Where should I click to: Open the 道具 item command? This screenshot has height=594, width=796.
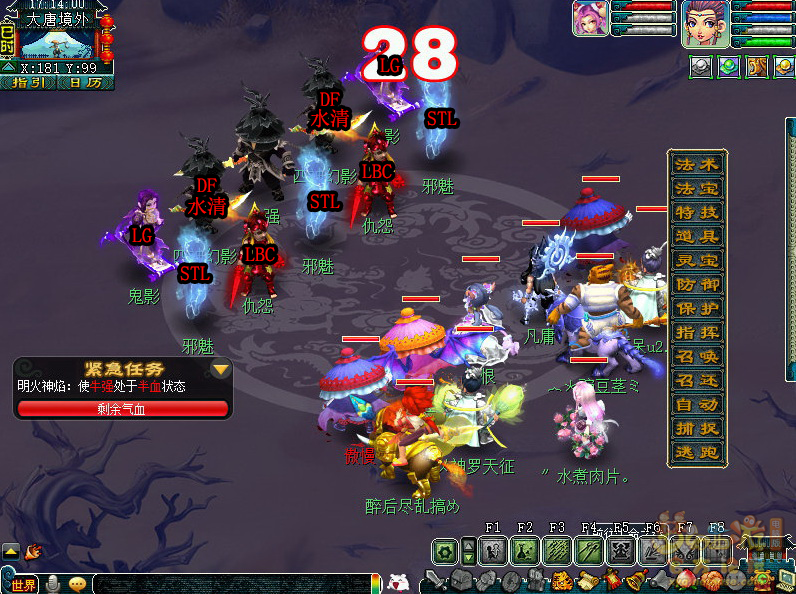697,237
